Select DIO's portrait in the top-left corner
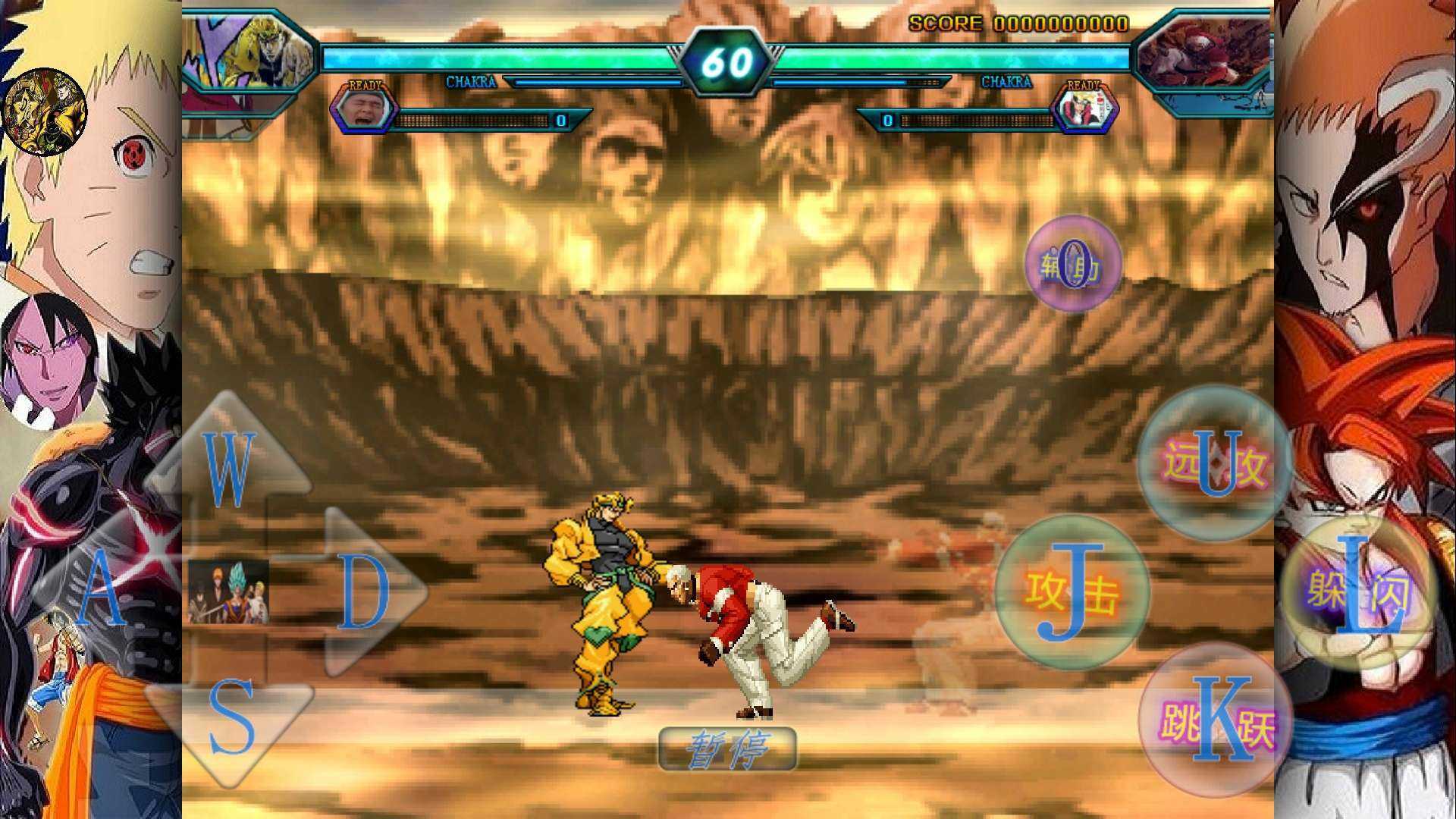1456x819 pixels. coord(250,53)
